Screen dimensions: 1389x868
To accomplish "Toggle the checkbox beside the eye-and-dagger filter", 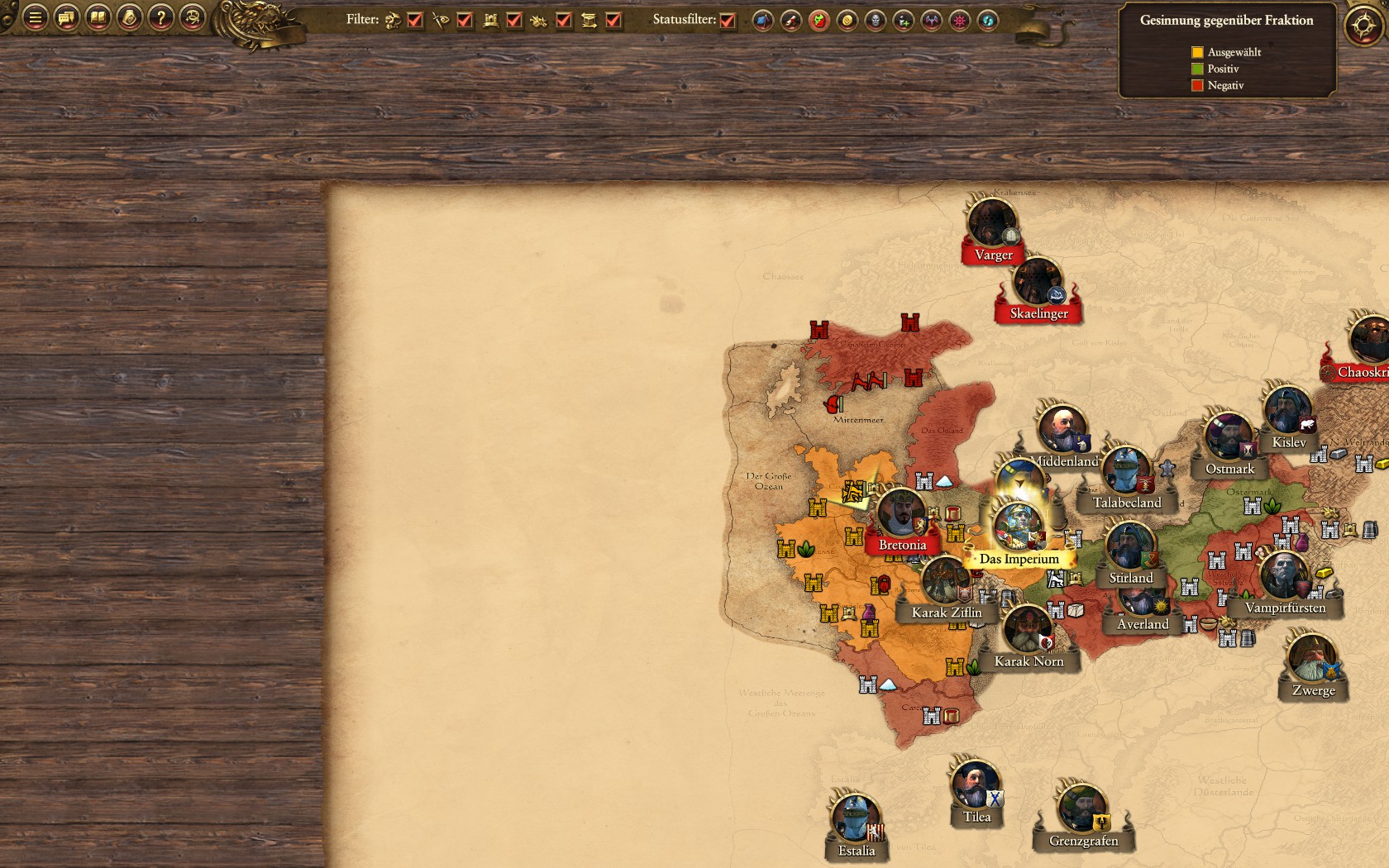I will pos(465,20).
